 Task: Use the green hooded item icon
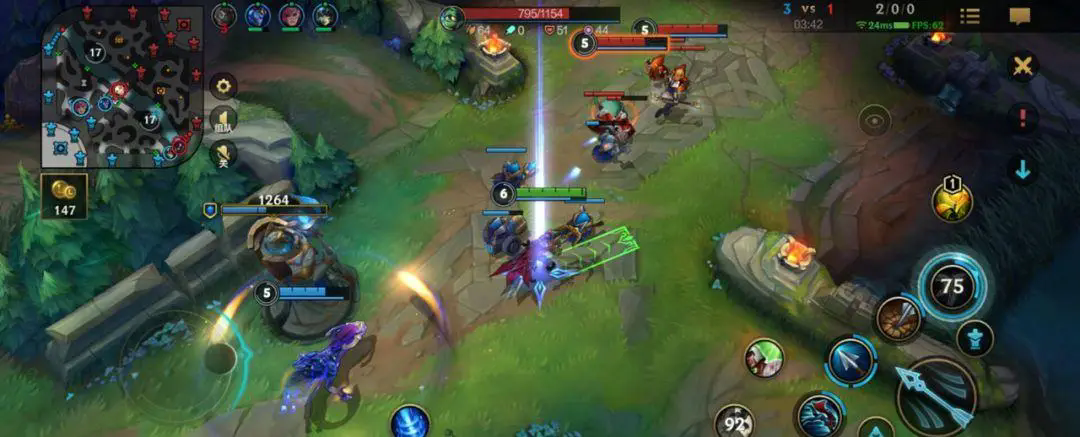click(764, 358)
